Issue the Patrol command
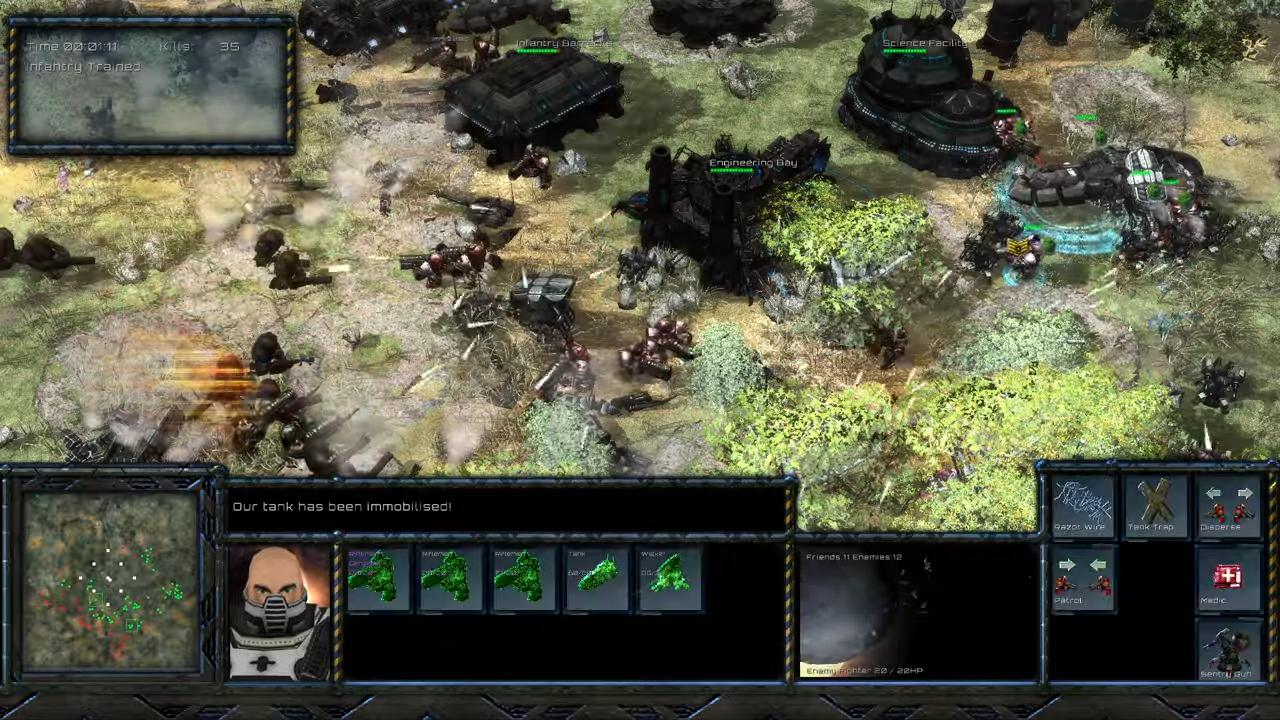 click(x=1083, y=578)
